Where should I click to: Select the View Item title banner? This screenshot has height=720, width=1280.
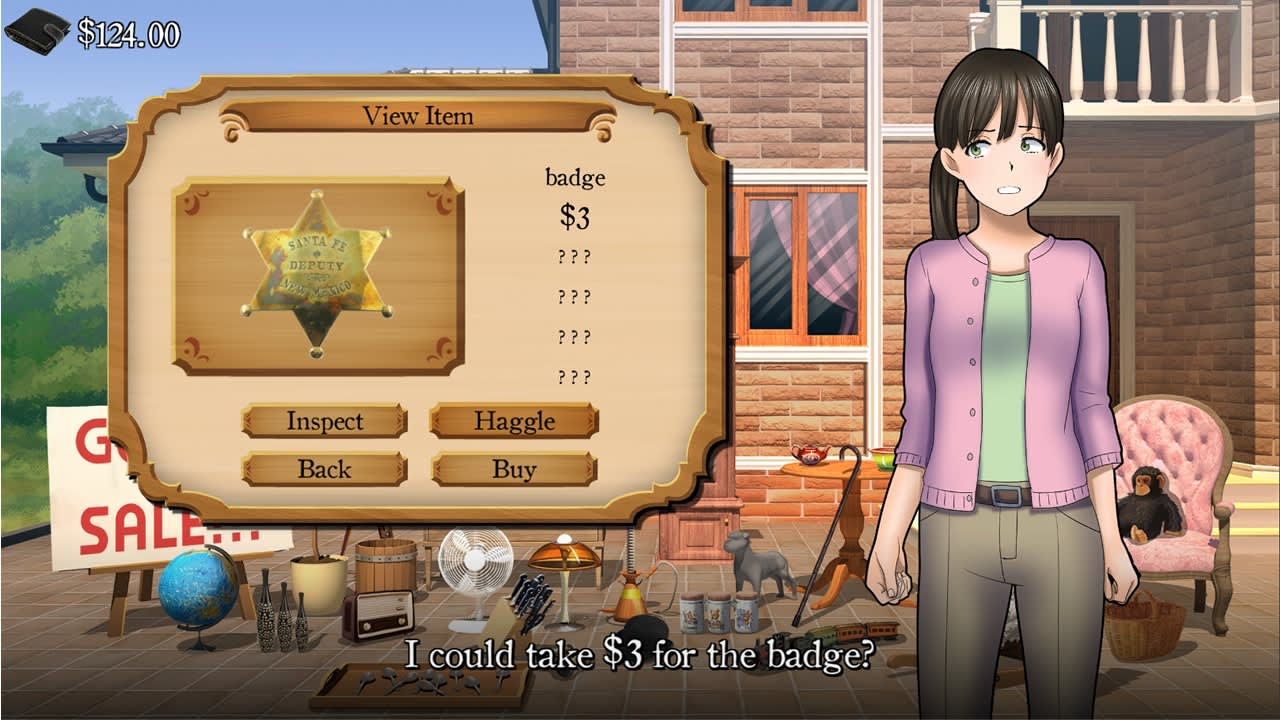point(420,115)
